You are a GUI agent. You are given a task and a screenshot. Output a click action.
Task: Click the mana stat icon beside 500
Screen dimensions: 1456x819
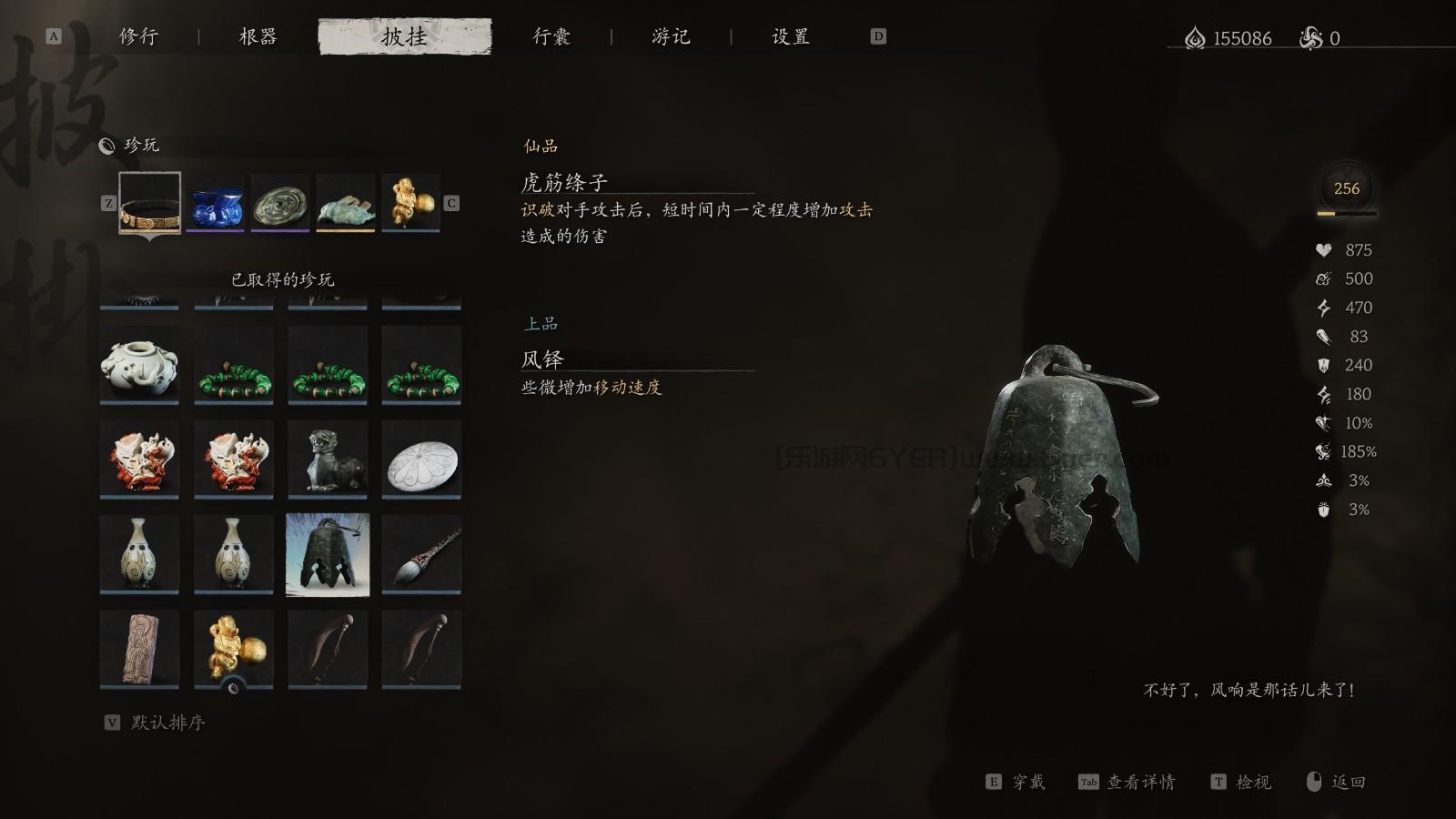[1324, 279]
